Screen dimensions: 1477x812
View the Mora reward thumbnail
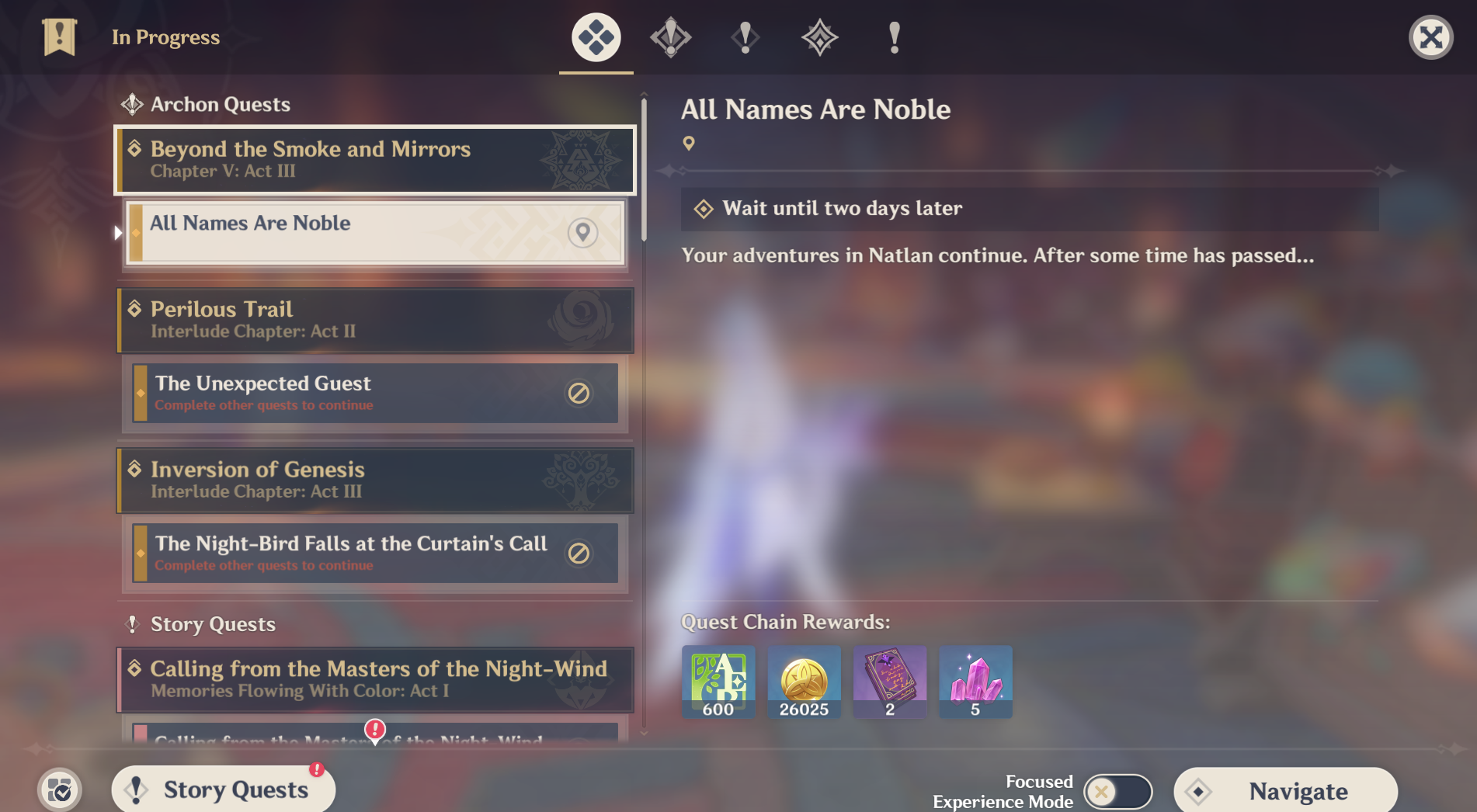tap(804, 682)
